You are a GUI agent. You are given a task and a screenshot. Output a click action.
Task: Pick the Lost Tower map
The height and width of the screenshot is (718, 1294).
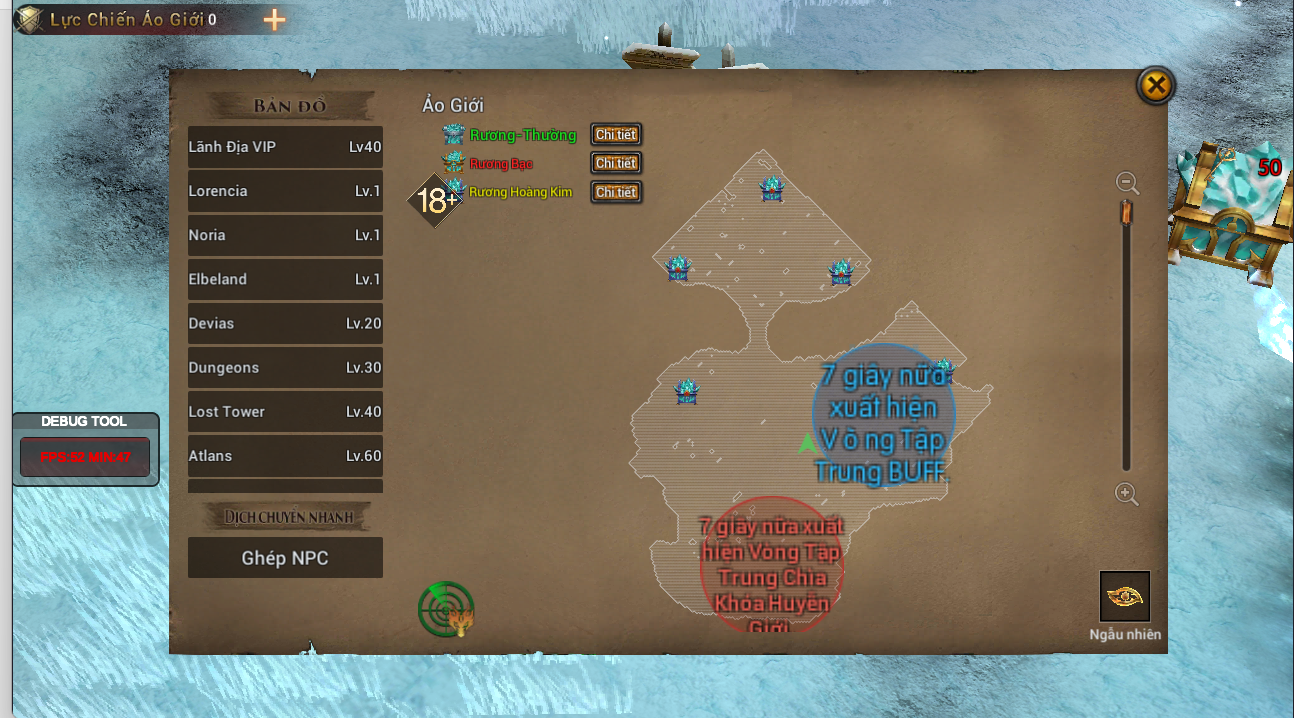coord(285,412)
